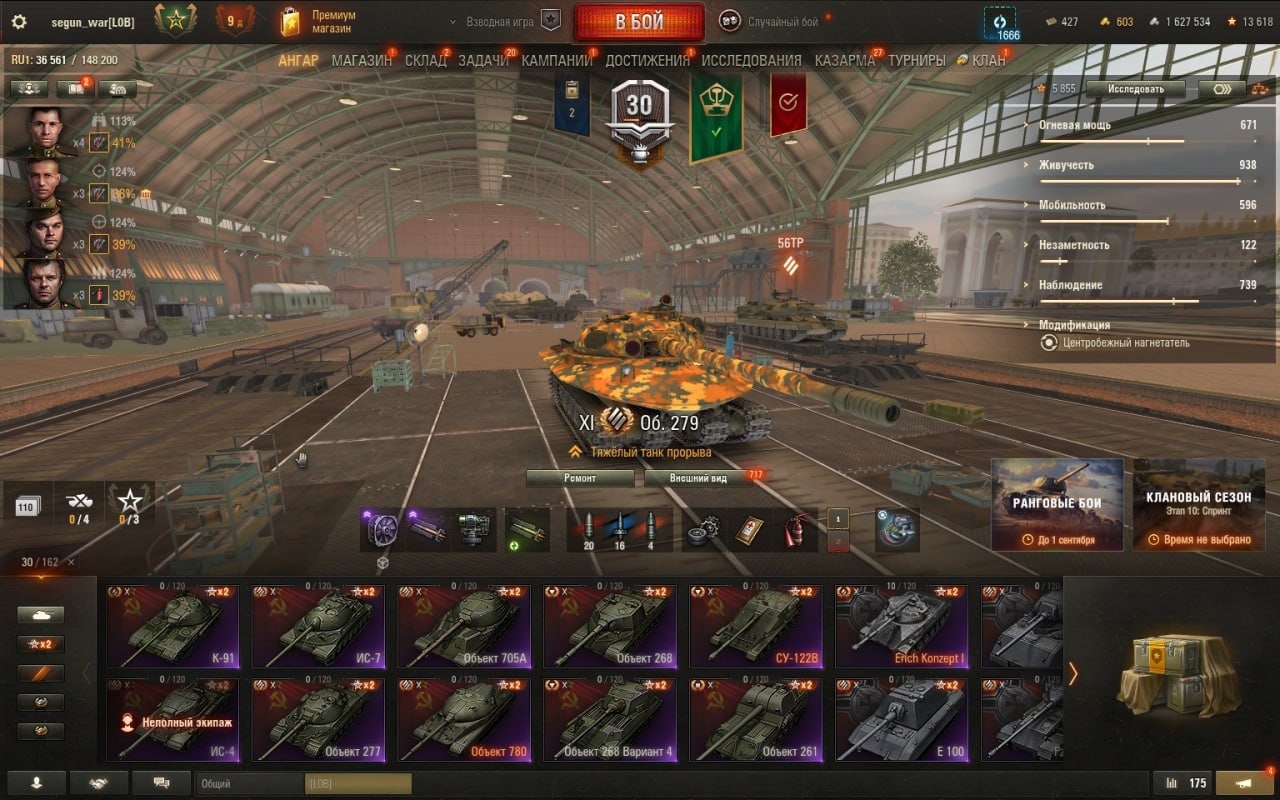Open the МАГАЗИН tab

(361, 60)
